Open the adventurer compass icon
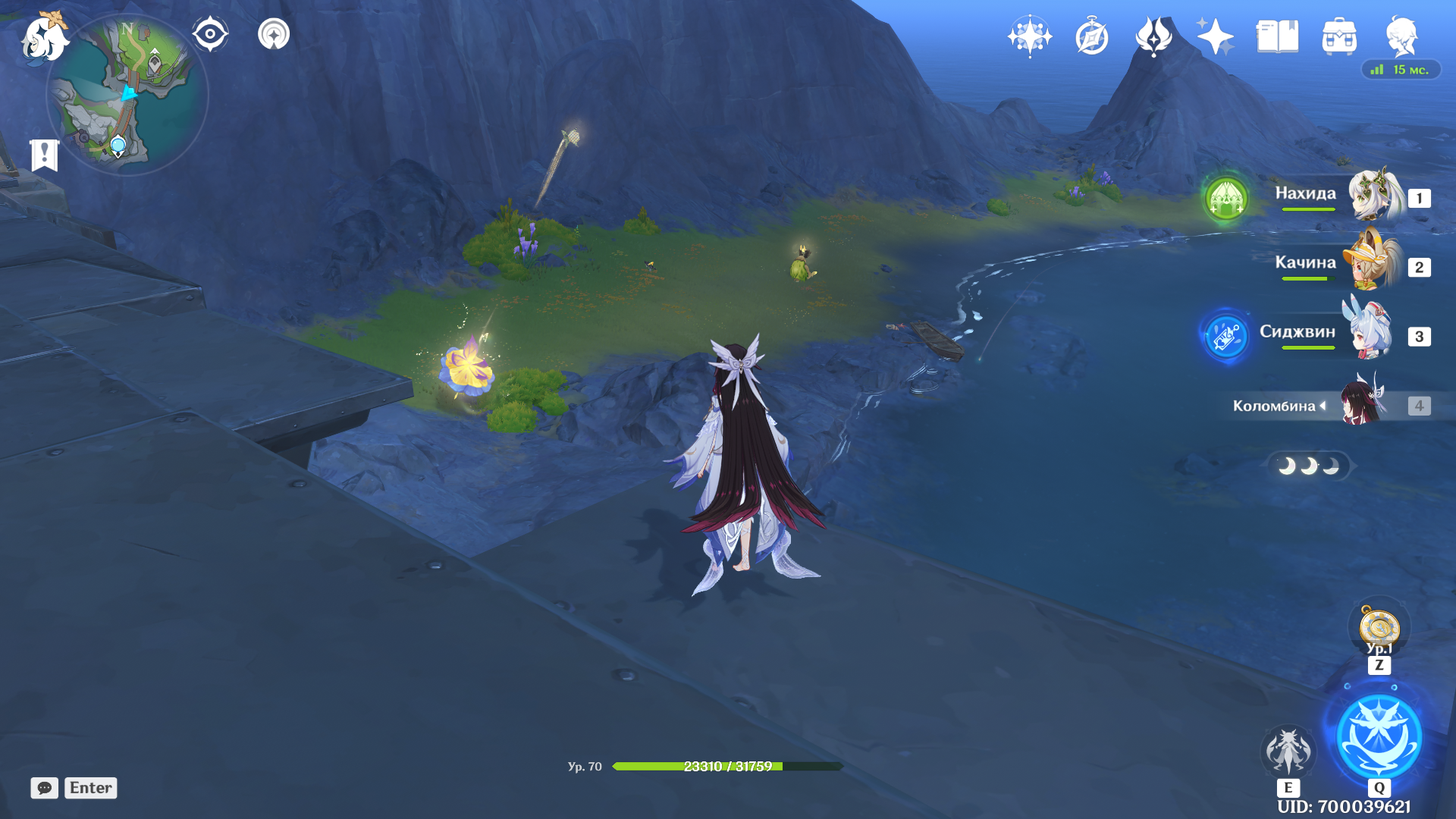 tap(1092, 36)
